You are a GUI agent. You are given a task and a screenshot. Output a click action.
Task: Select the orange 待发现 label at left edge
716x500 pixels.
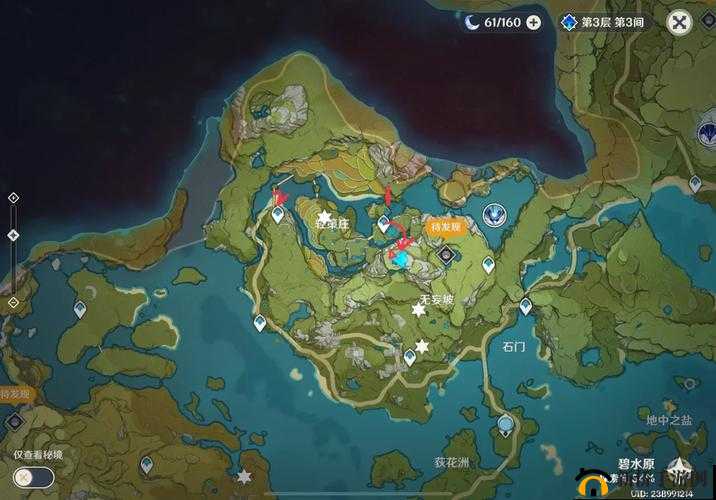tap(14, 394)
